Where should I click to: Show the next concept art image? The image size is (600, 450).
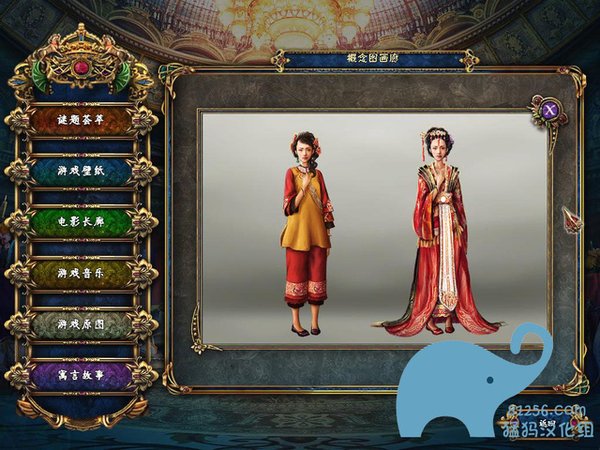coord(571,219)
